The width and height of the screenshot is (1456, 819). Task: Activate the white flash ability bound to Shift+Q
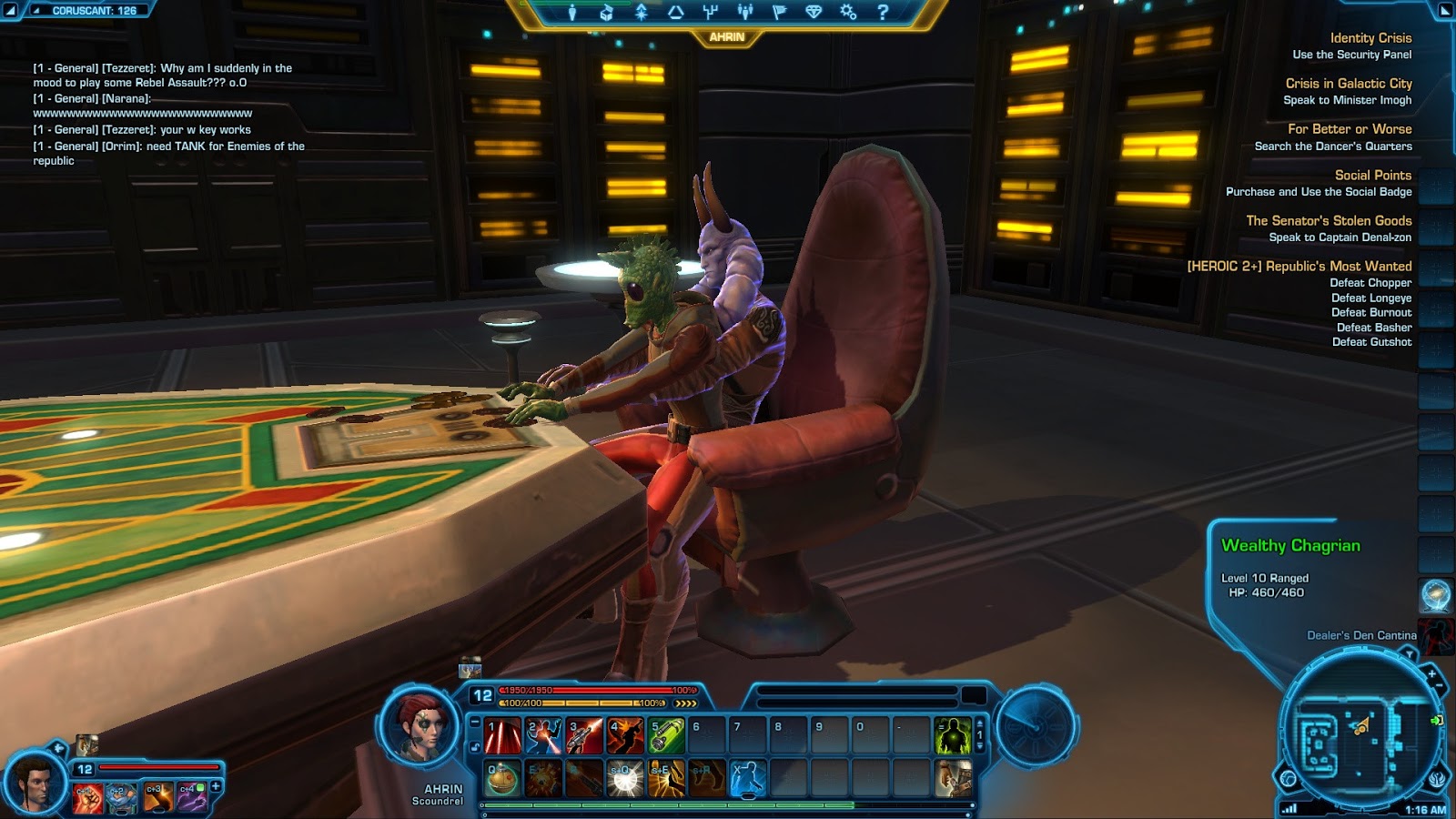(x=624, y=779)
